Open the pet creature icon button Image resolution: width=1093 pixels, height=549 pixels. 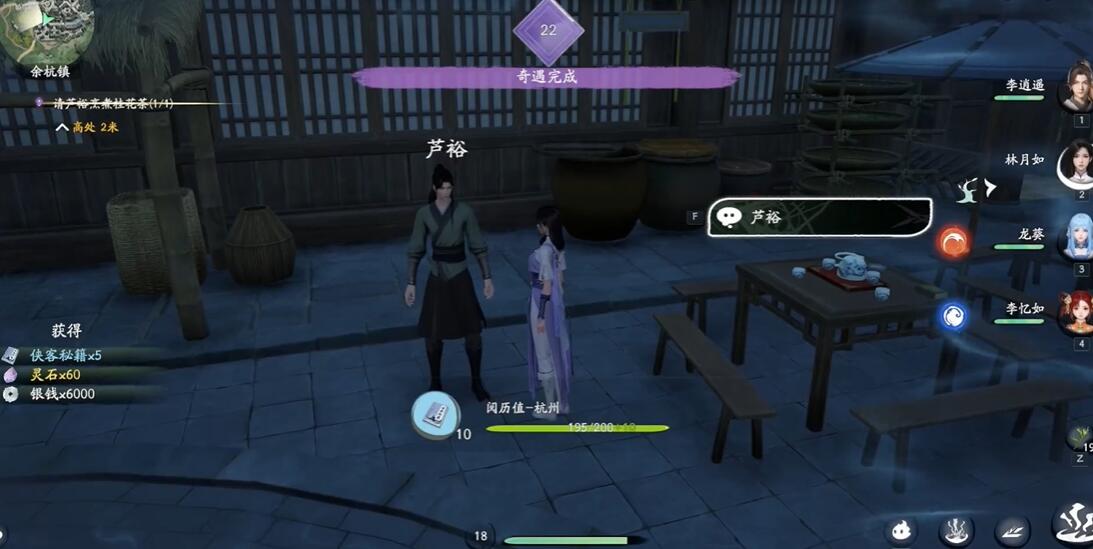(901, 530)
